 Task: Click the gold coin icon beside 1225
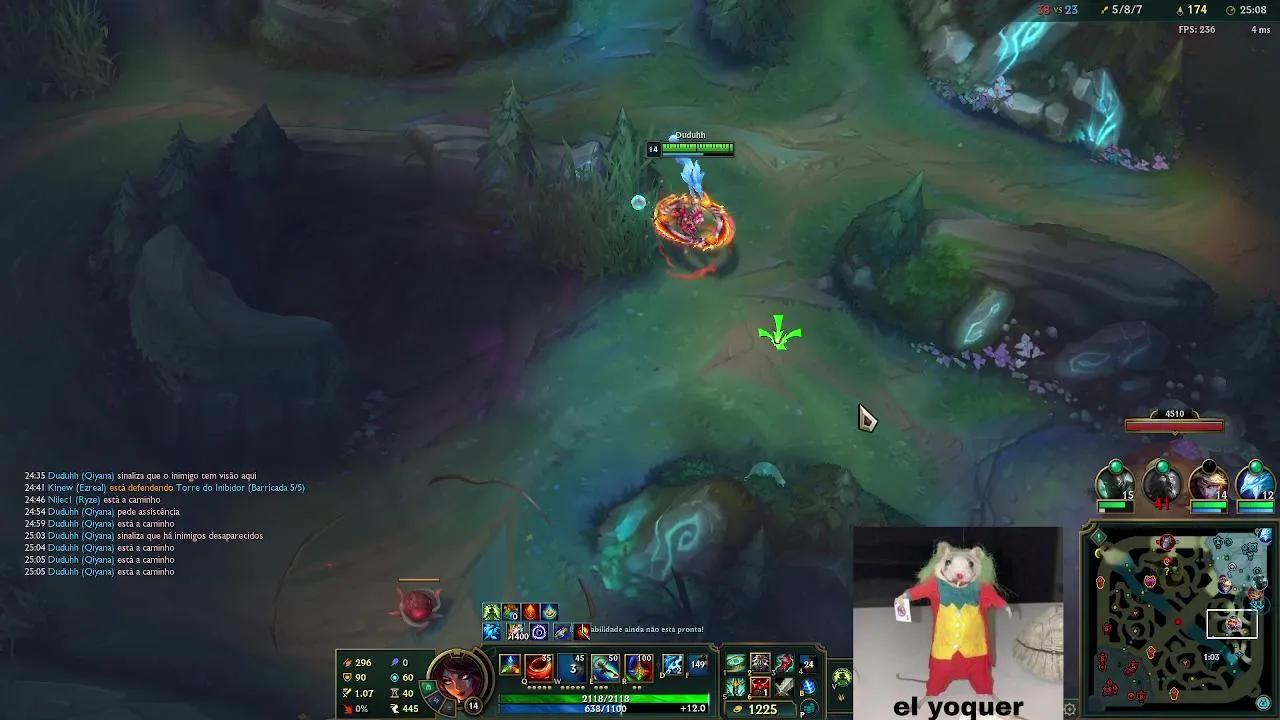(x=736, y=708)
